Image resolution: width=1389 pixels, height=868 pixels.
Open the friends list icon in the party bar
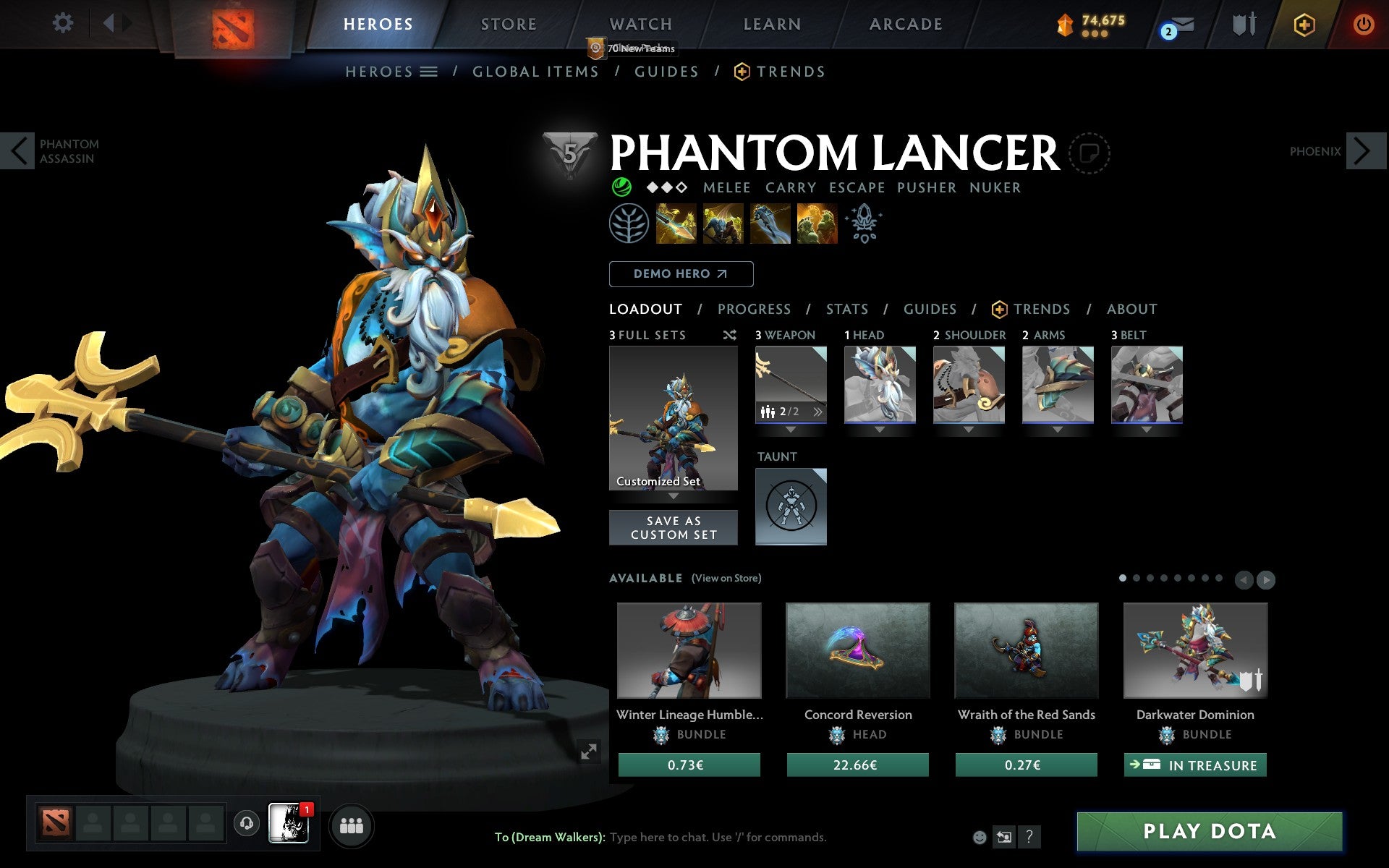[351, 825]
